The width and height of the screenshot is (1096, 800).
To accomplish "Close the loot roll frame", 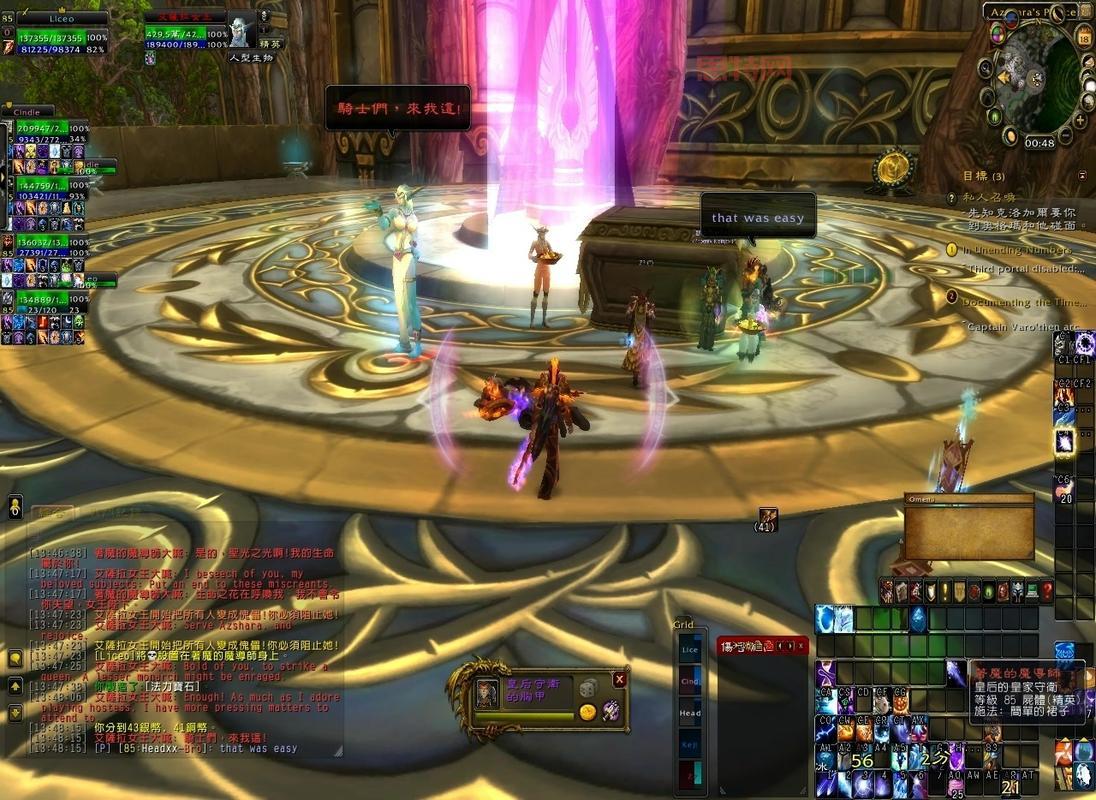I will (620, 679).
